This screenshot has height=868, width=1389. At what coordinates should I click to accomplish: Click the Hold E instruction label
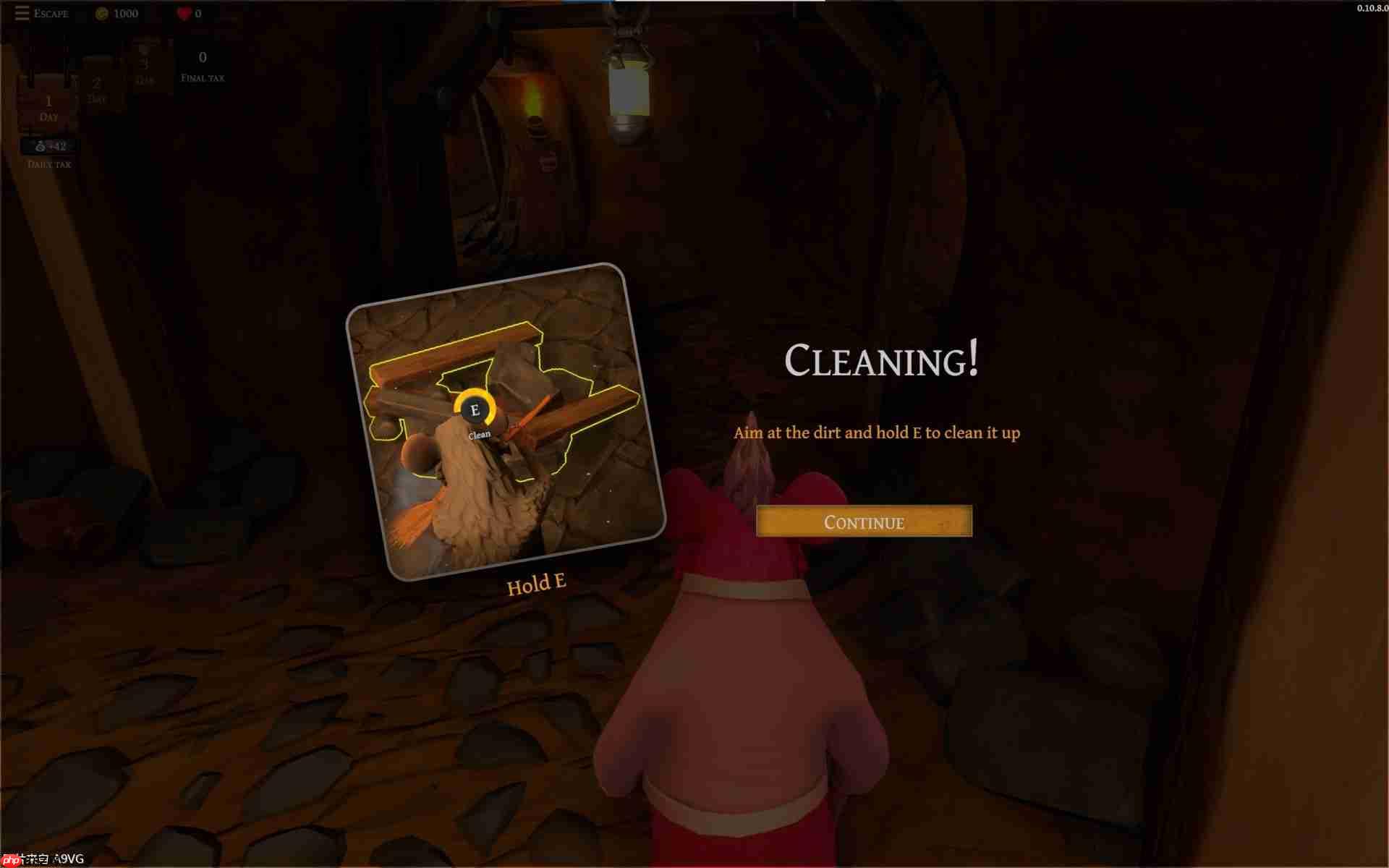point(535,582)
